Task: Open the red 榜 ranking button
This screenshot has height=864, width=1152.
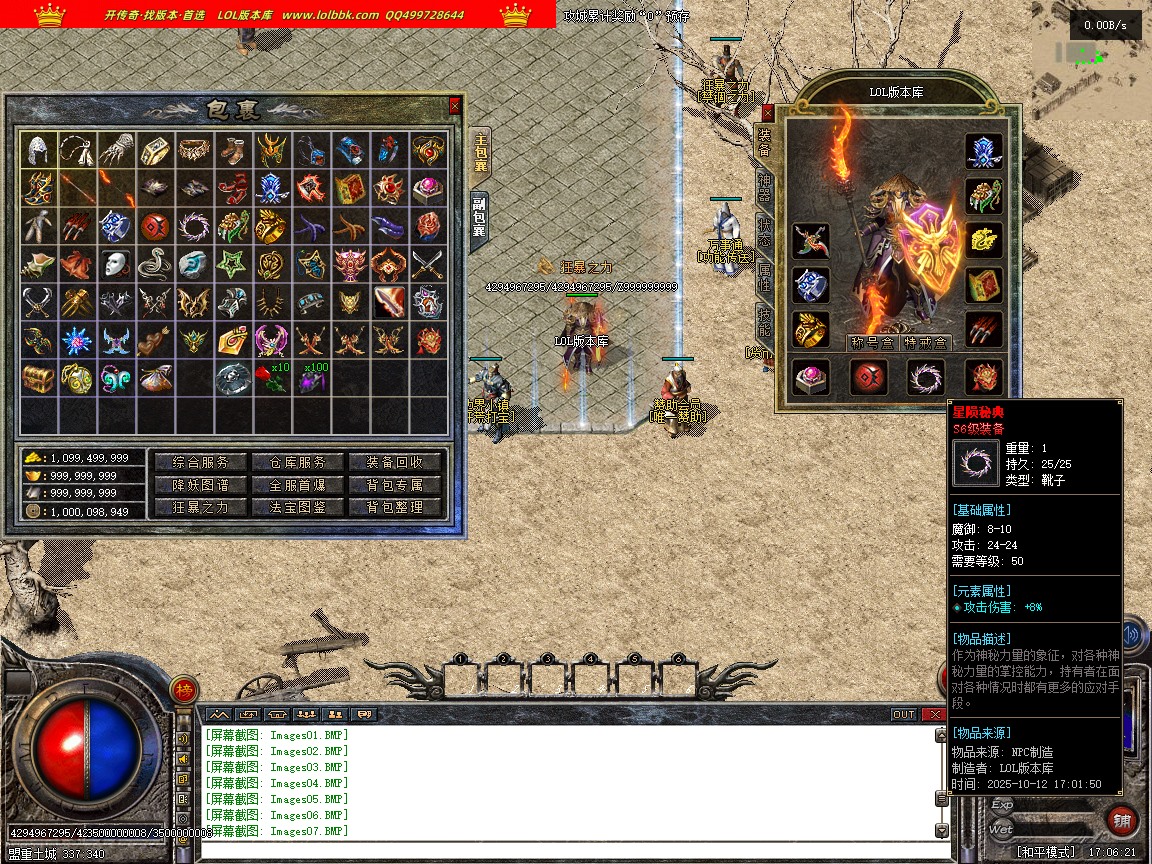Action: [184, 690]
